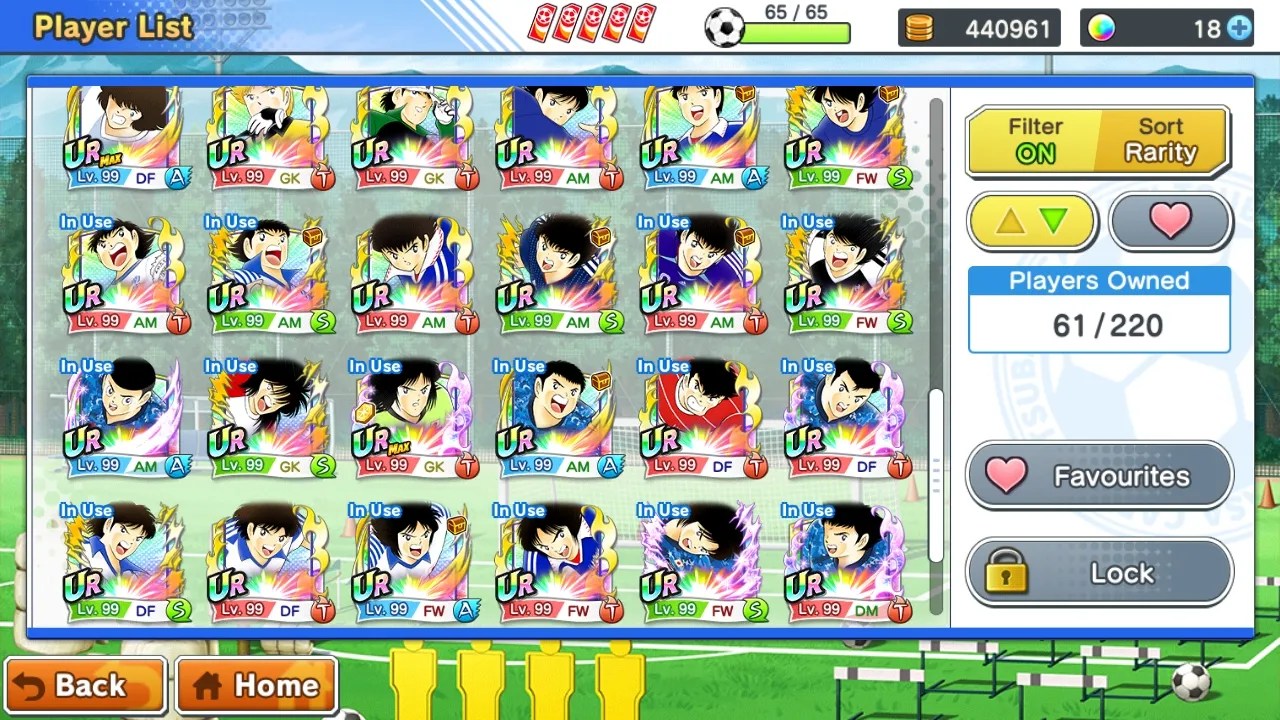Viewport: 1280px width, 720px height.
Task: Activate the Lock button with the padlock
Action: [x=1099, y=573]
